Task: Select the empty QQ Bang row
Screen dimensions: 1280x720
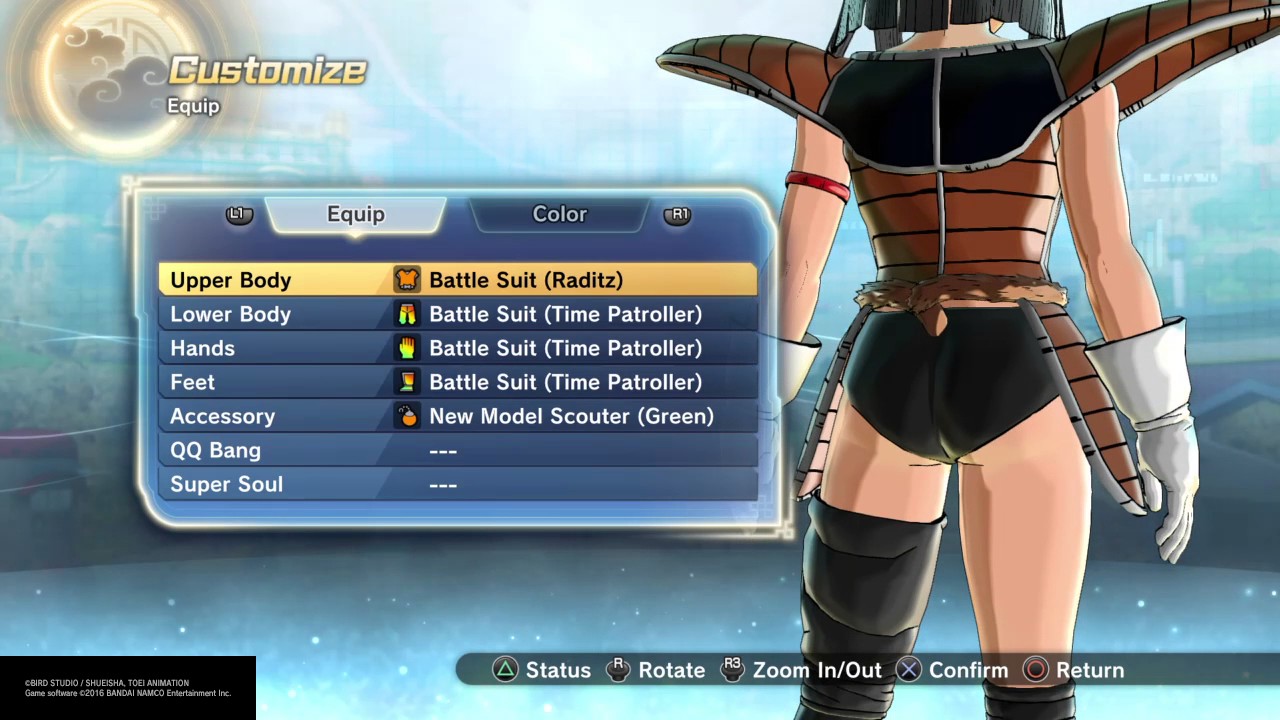Action: (457, 450)
